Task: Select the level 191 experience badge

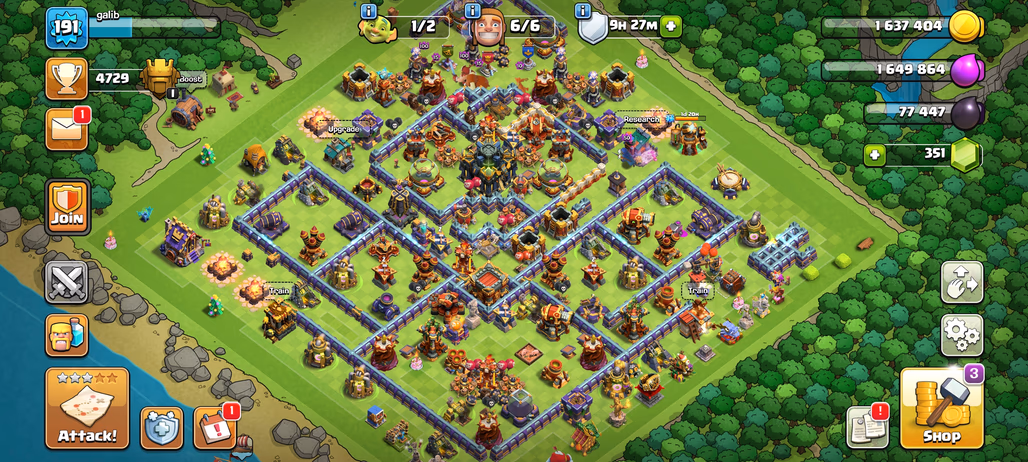Action: 67,28
